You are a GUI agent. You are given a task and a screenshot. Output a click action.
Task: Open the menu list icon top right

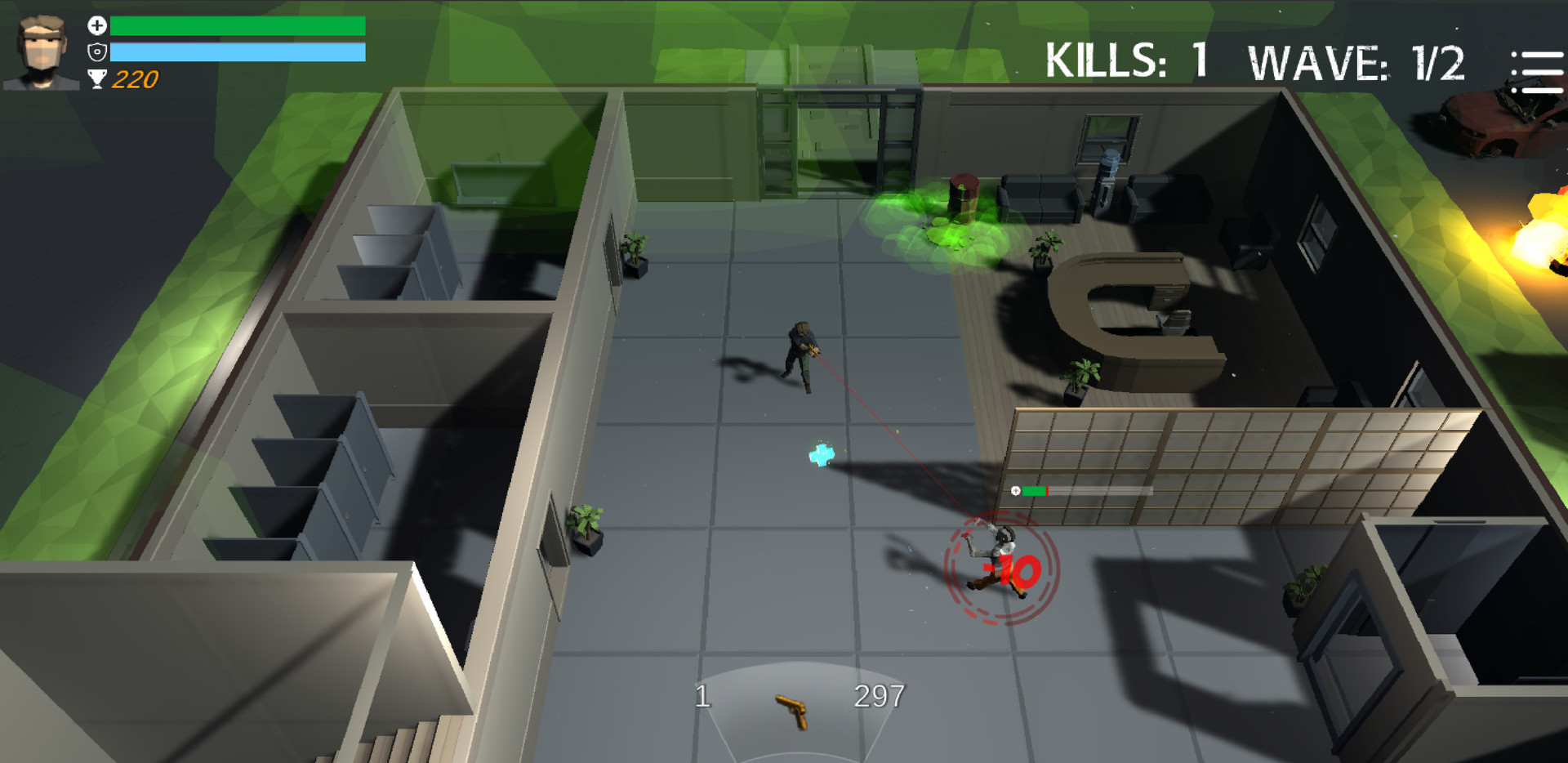[1537, 71]
